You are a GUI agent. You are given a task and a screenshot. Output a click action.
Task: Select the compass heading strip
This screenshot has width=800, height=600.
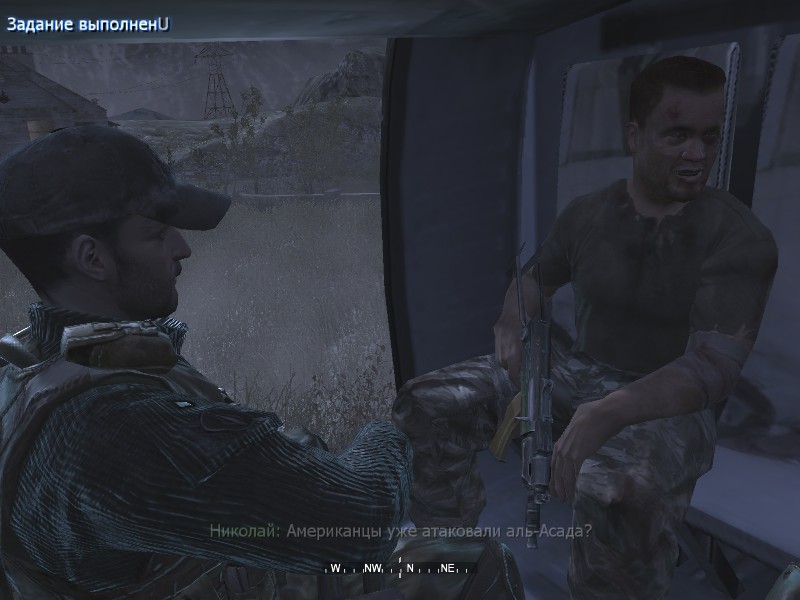(x=399, y=568)
